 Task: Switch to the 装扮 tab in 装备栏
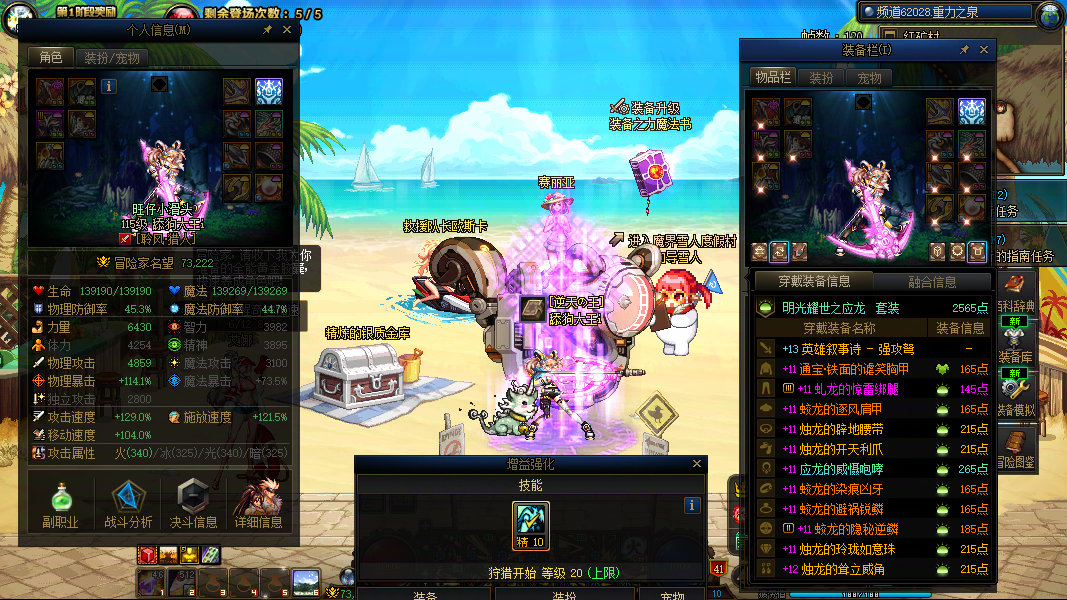(x=821, y=77)
